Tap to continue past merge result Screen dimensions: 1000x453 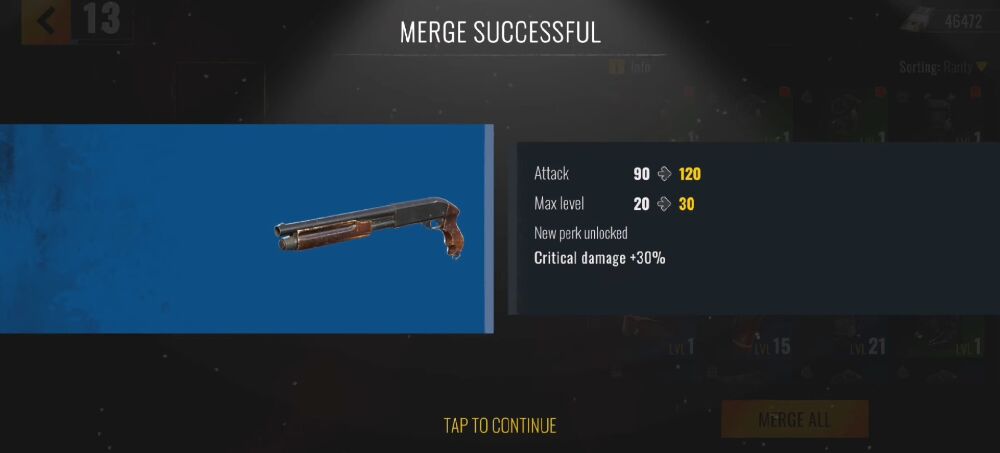point(500,425)
